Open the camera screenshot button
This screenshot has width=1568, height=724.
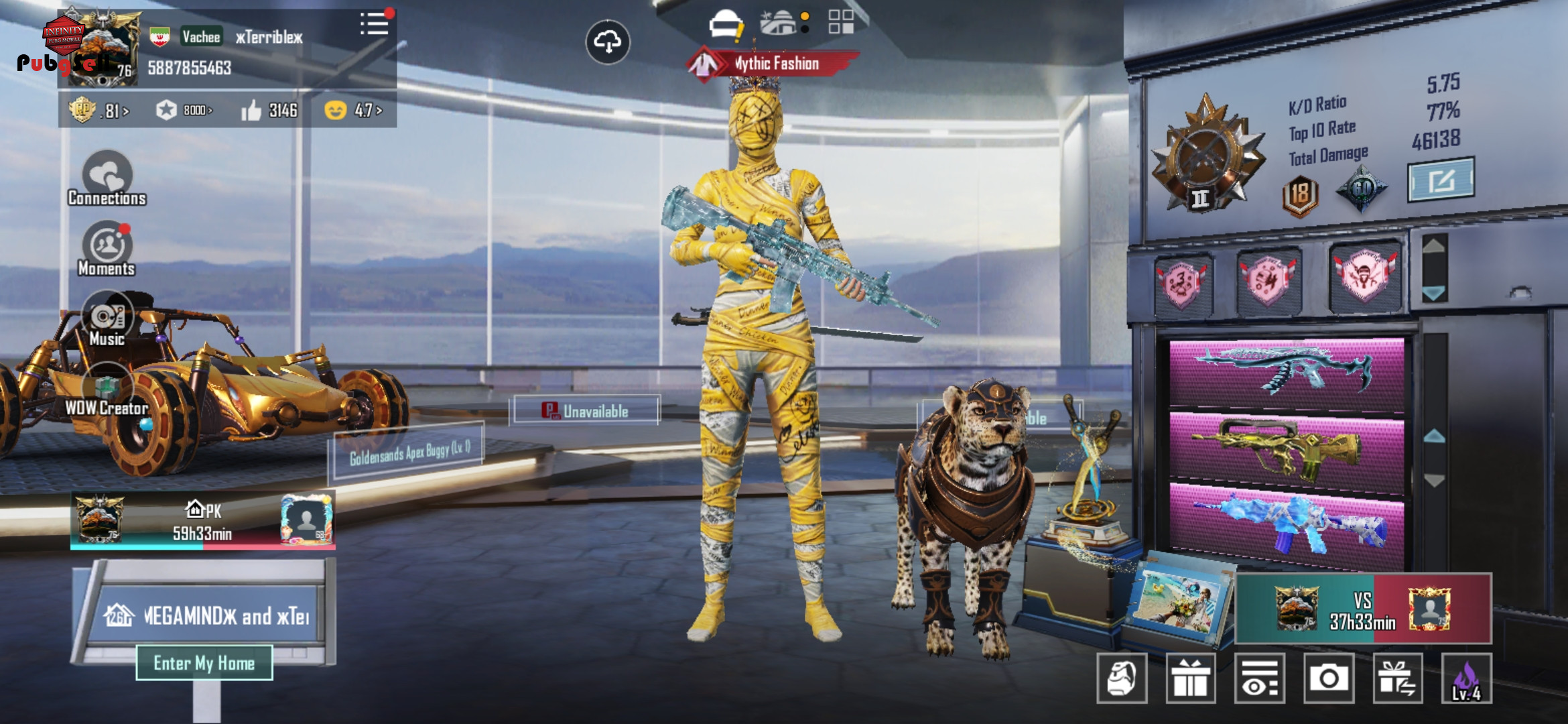[x=1328, y=678]
